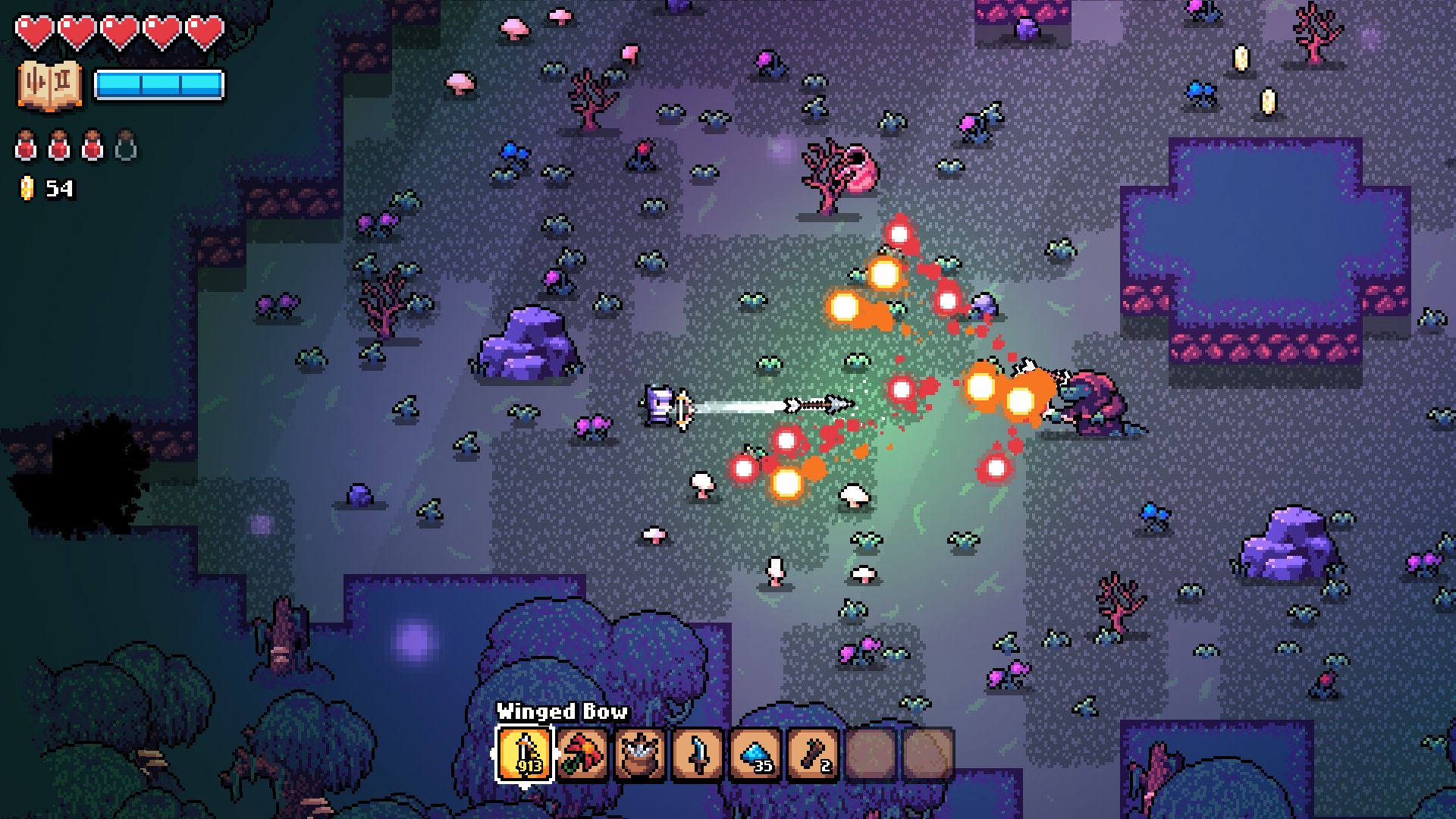The width and height of the screenshot is (1456, 819).
Task: Choose the brown pouch bag slot
Action: click(641, 754)
